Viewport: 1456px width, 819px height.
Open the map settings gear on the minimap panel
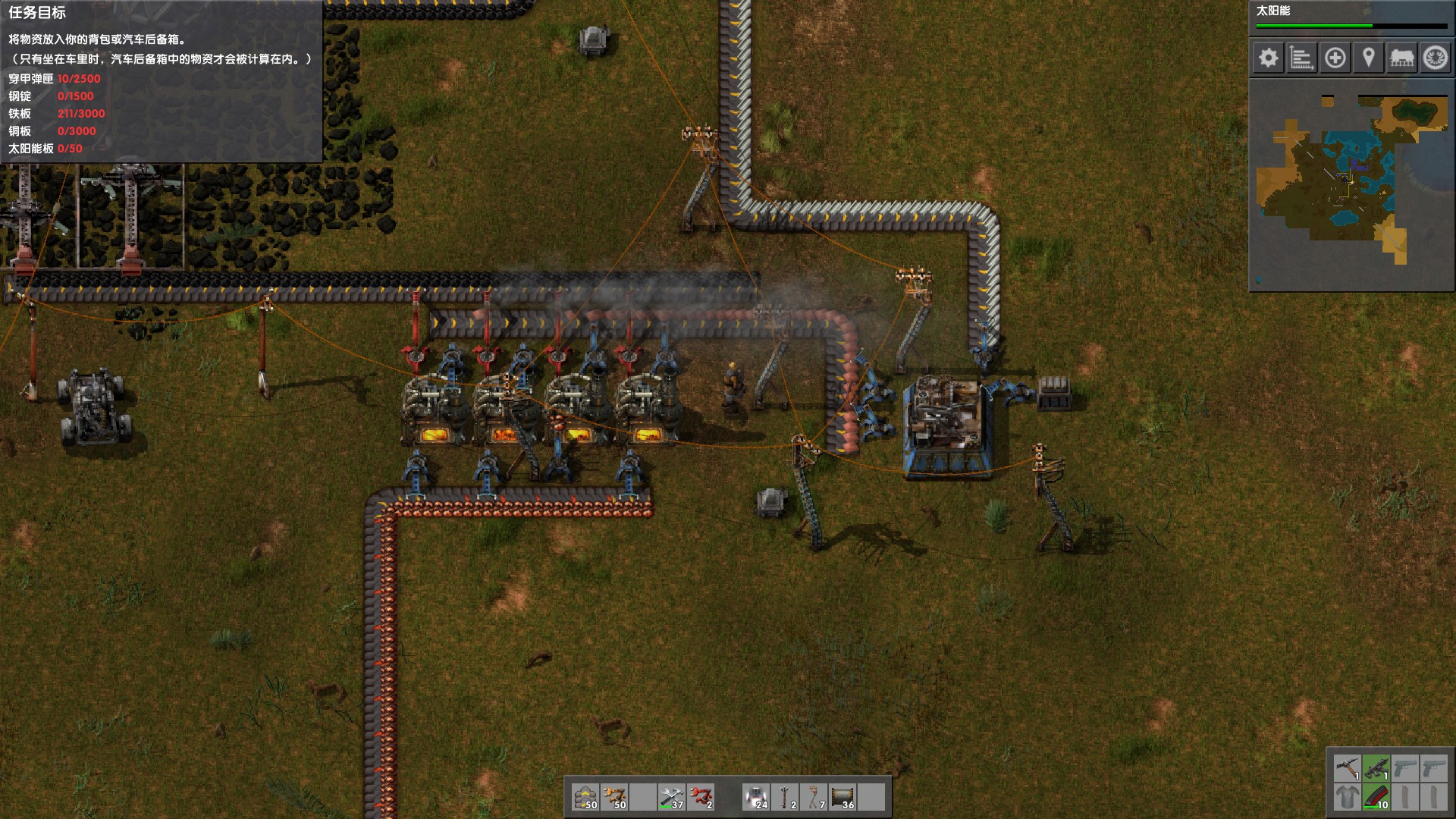(1269, 57)
